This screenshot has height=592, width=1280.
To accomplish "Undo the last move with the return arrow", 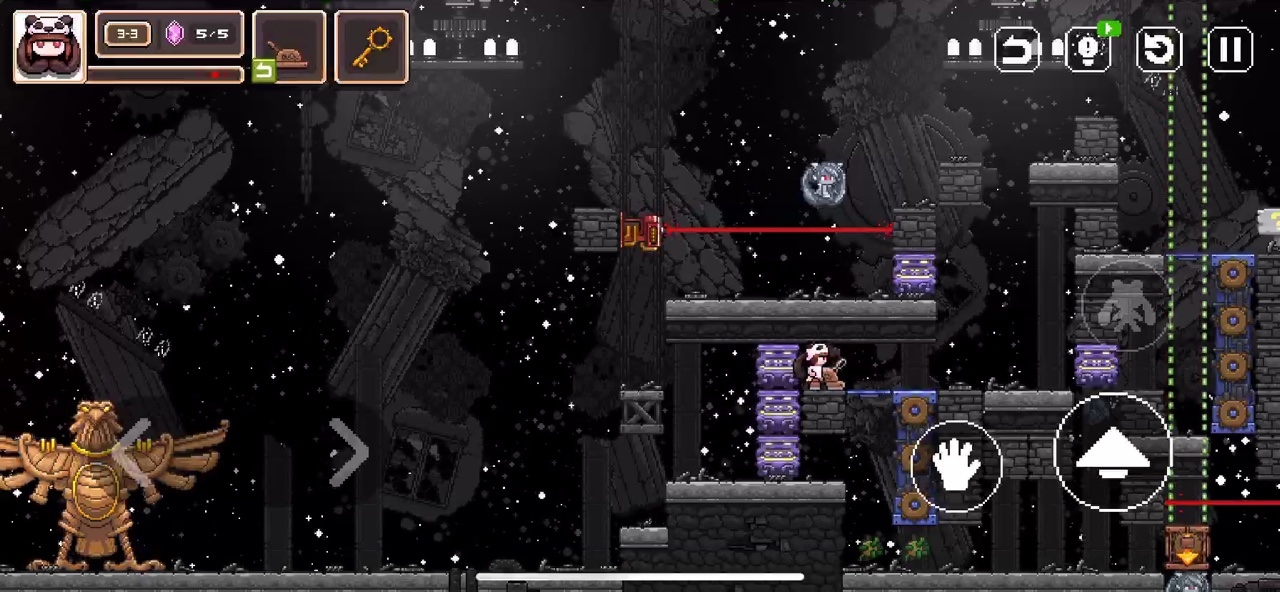I will pyautogui.click(x=1016, y=49).
